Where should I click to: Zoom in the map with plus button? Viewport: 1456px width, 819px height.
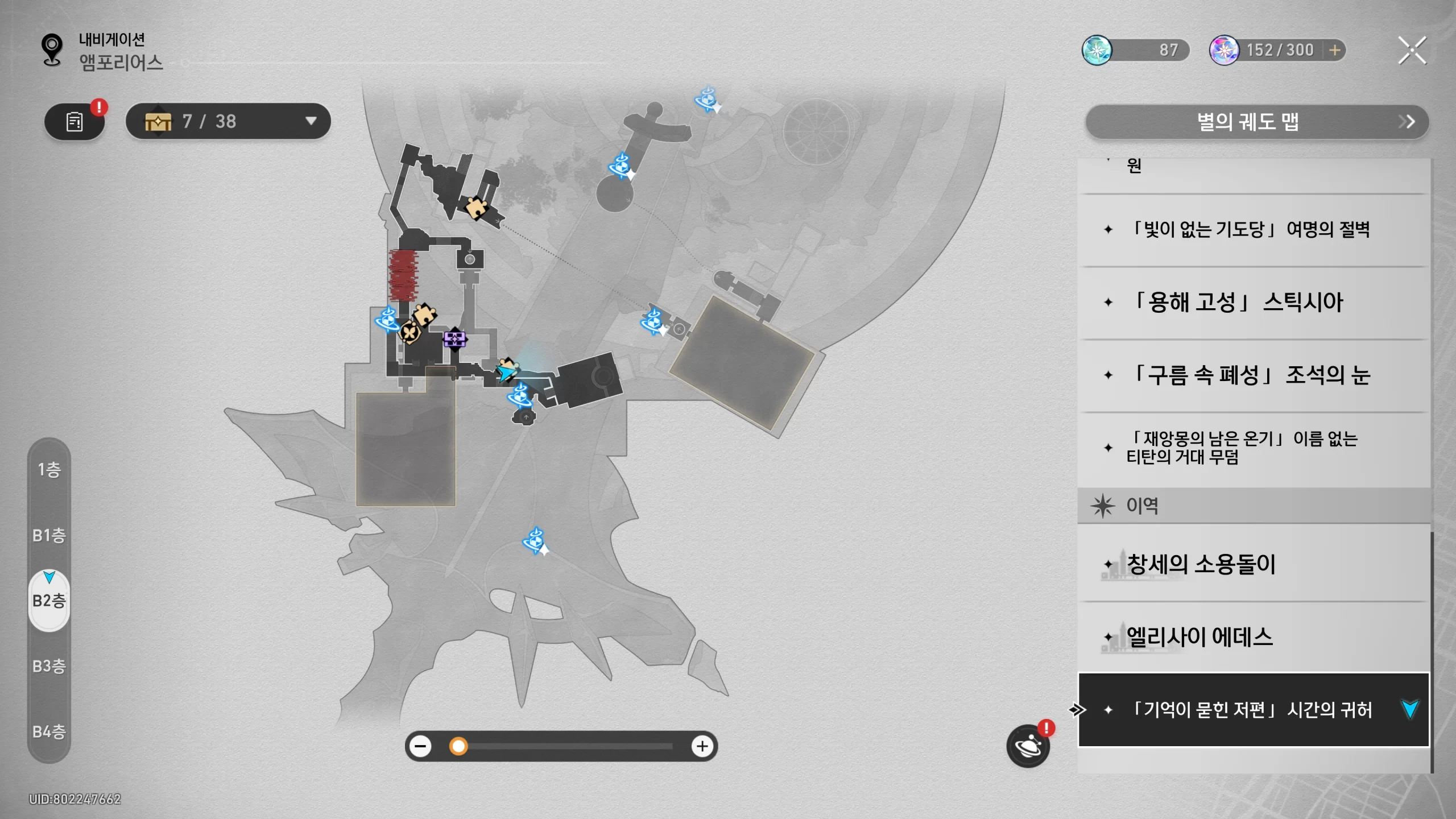point(702,746)
